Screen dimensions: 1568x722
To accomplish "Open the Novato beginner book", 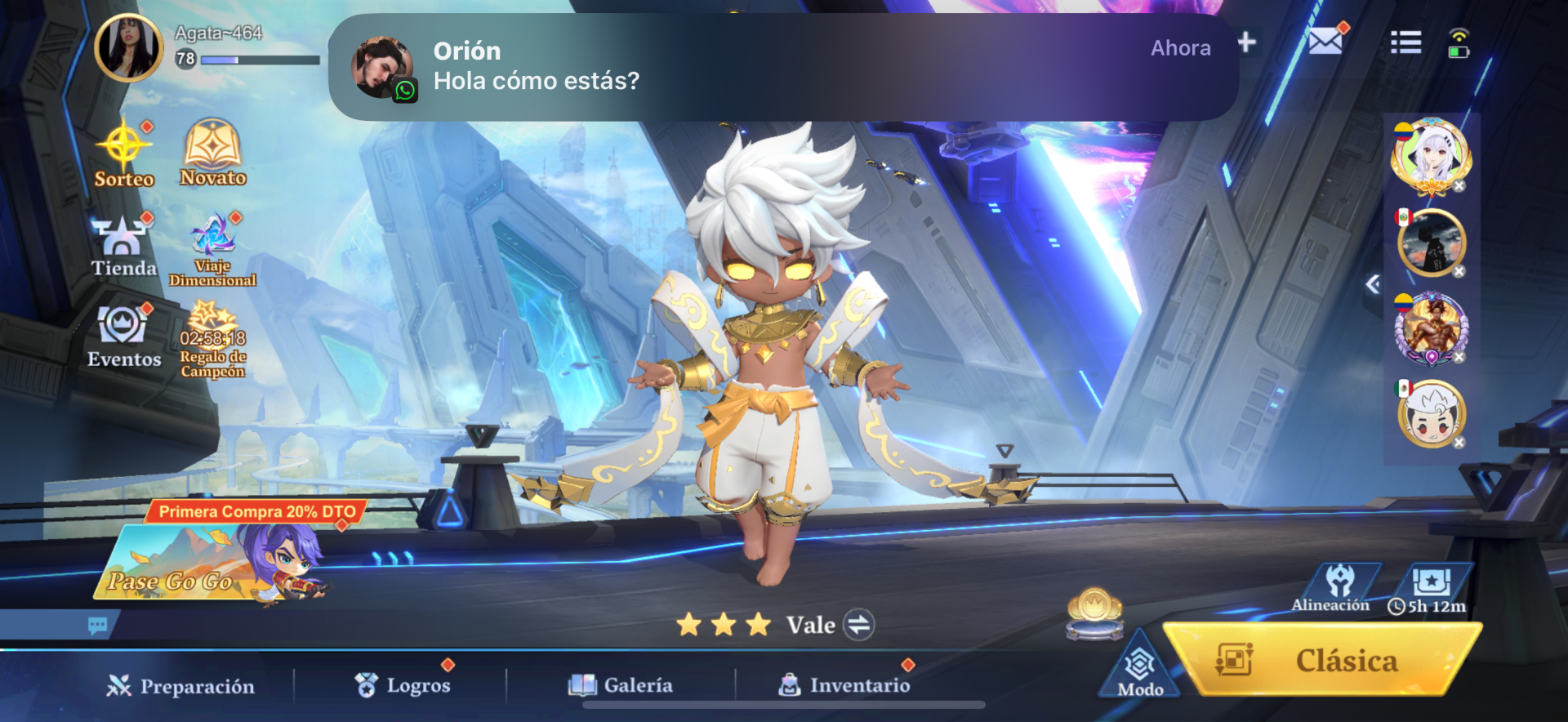I will [212, 152].
